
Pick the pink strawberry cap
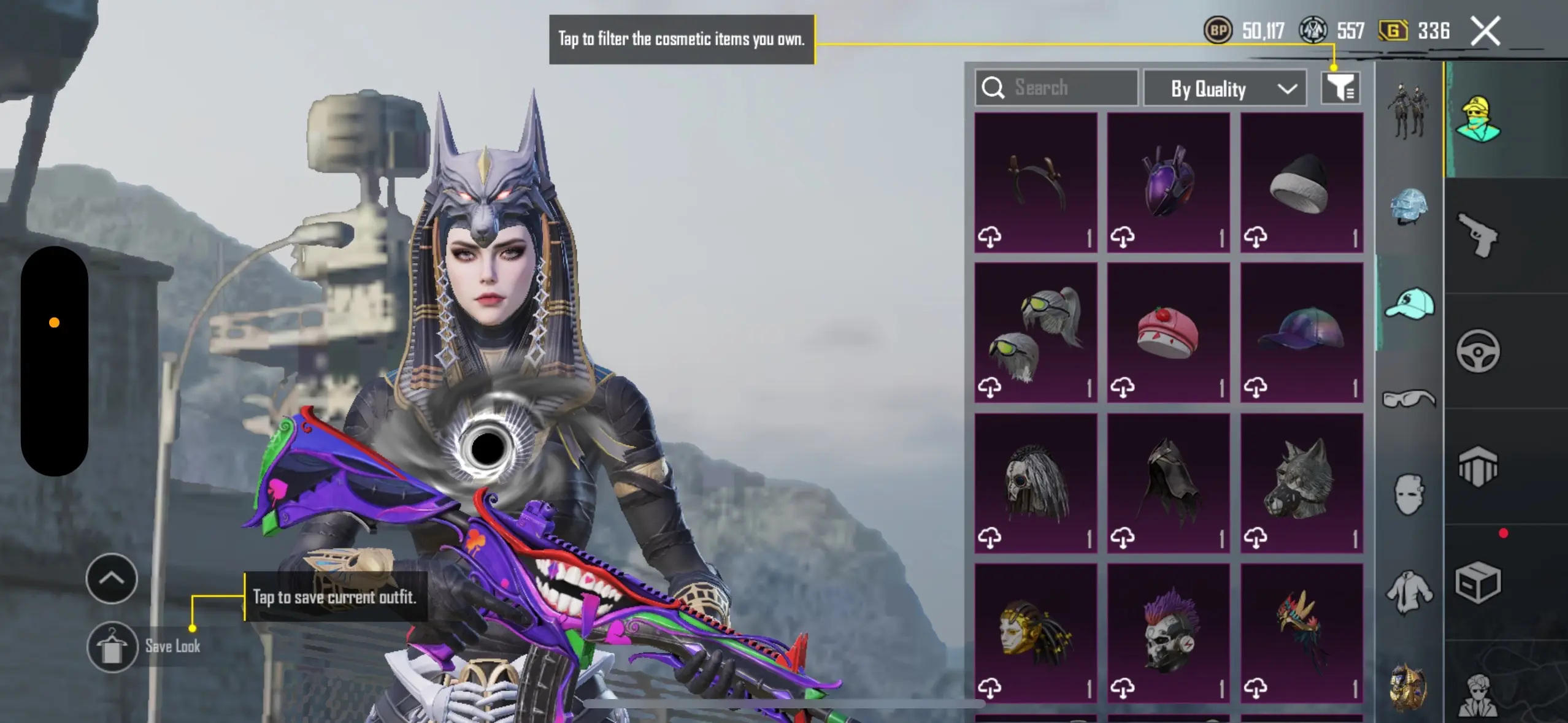coord(1168,333)
